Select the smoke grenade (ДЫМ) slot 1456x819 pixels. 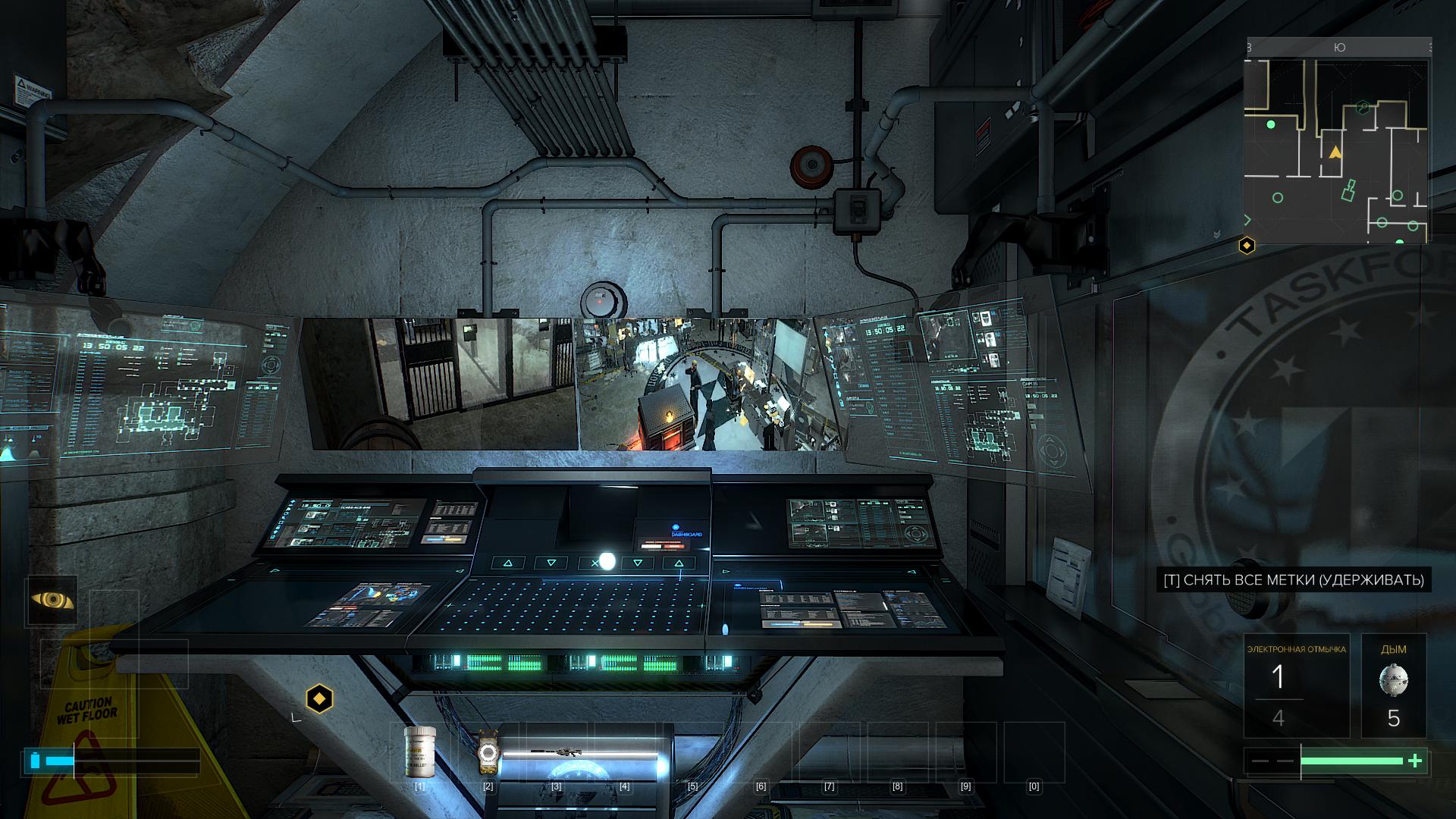tap(1393, 686)
